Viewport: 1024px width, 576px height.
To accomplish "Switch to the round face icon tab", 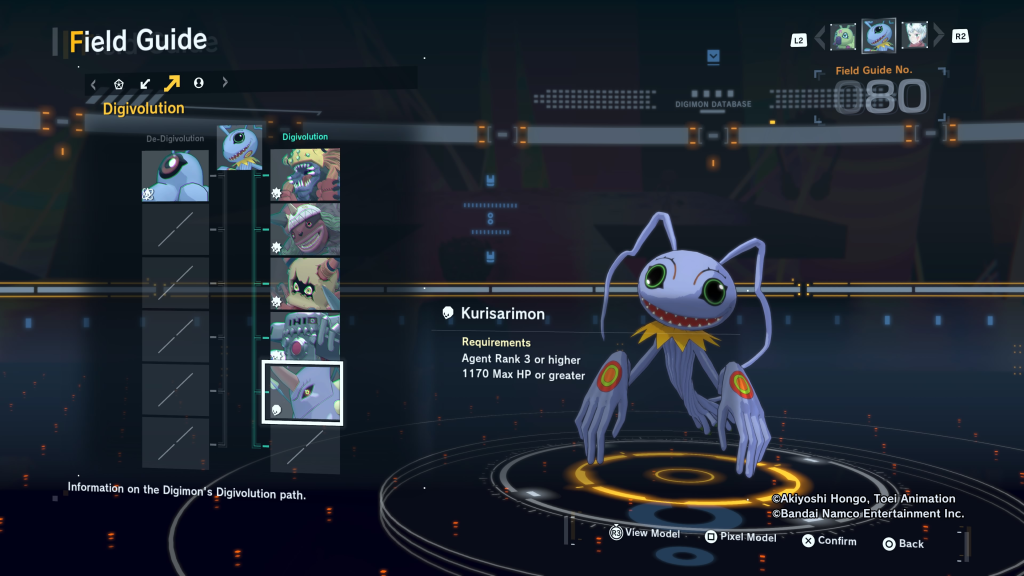I will (199, 83).
